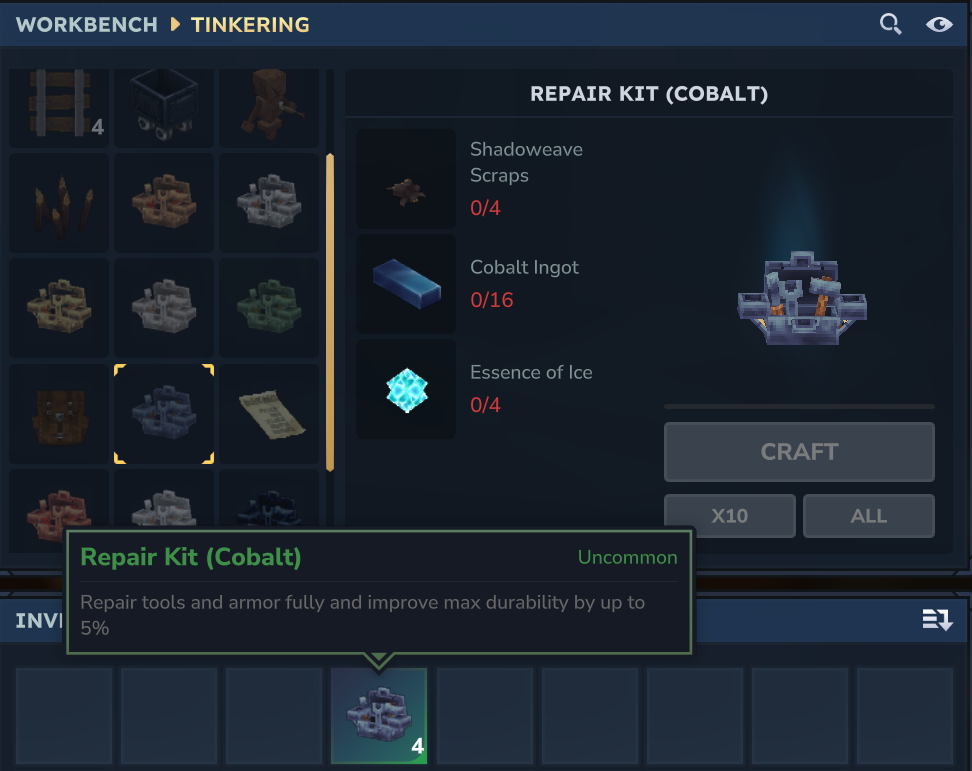The image size is (972, 771).
Task: Select the green repair kit recipe
Action: [268, 308]
